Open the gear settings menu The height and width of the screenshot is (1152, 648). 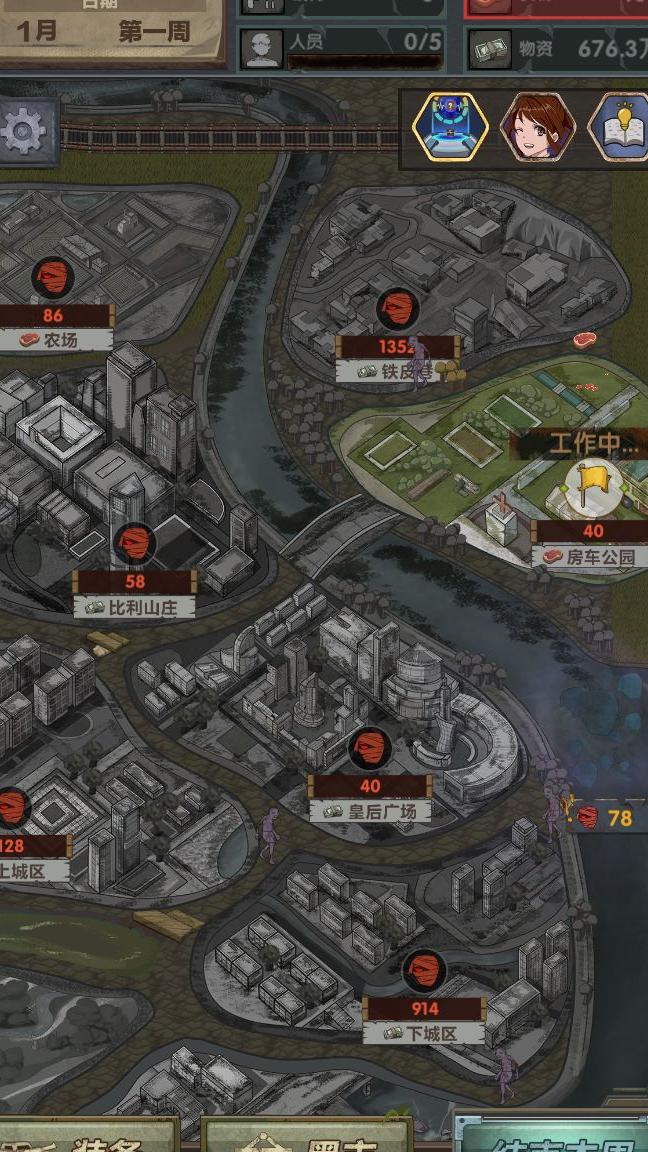[x=24, y=131]
